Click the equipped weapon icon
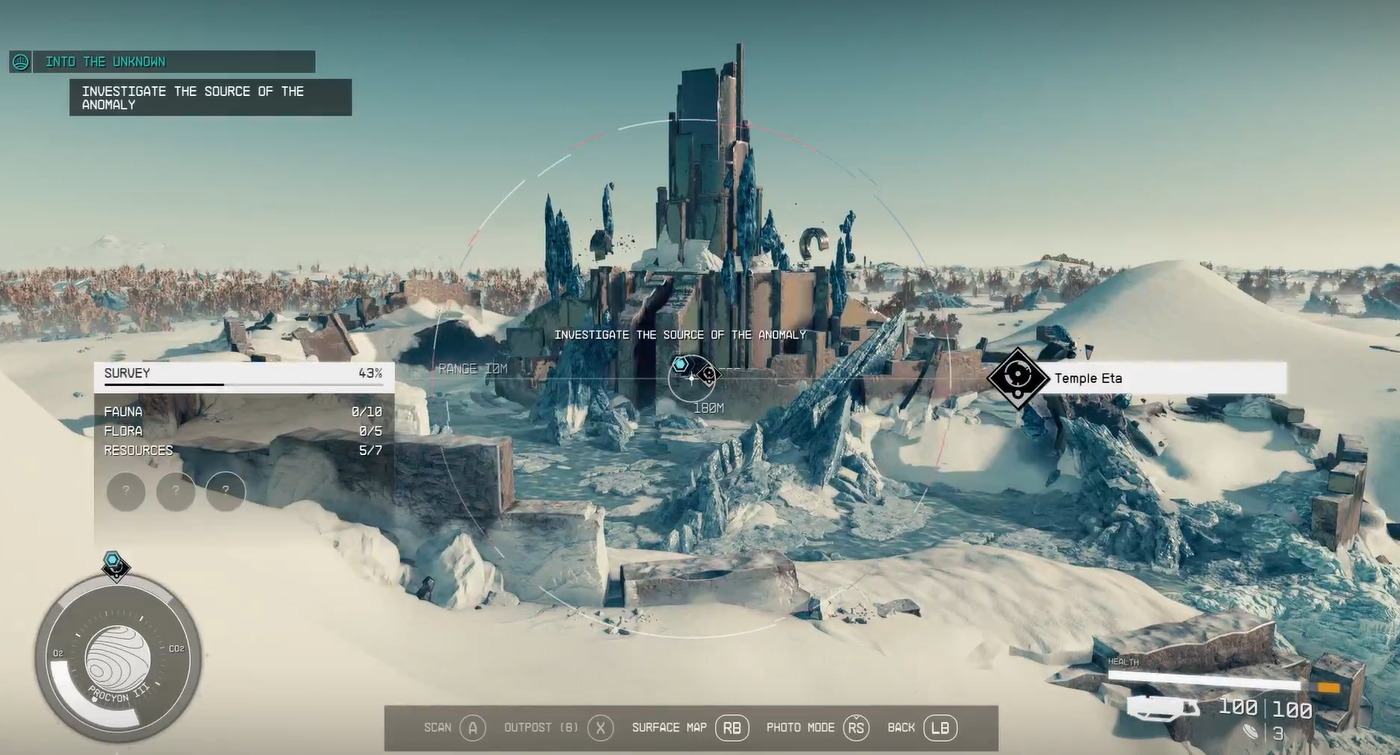This screenshot has width=1400, height=755. click(1164, 708)
